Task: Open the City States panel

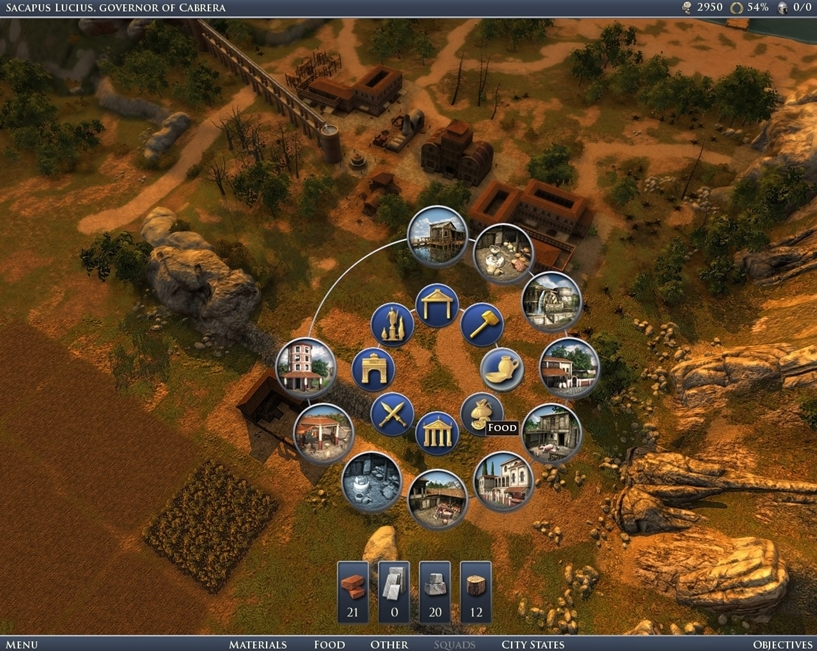Action: coord(532,644)
